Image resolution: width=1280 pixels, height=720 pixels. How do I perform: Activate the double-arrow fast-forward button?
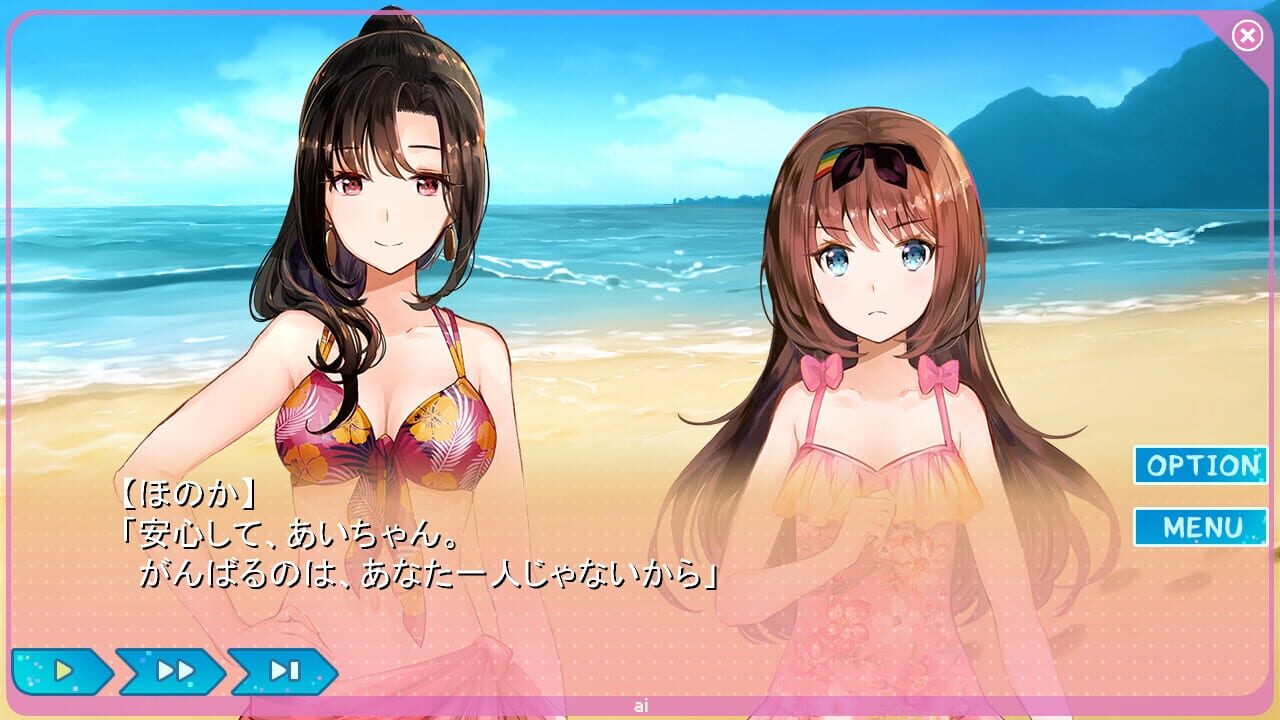(173, 671)
